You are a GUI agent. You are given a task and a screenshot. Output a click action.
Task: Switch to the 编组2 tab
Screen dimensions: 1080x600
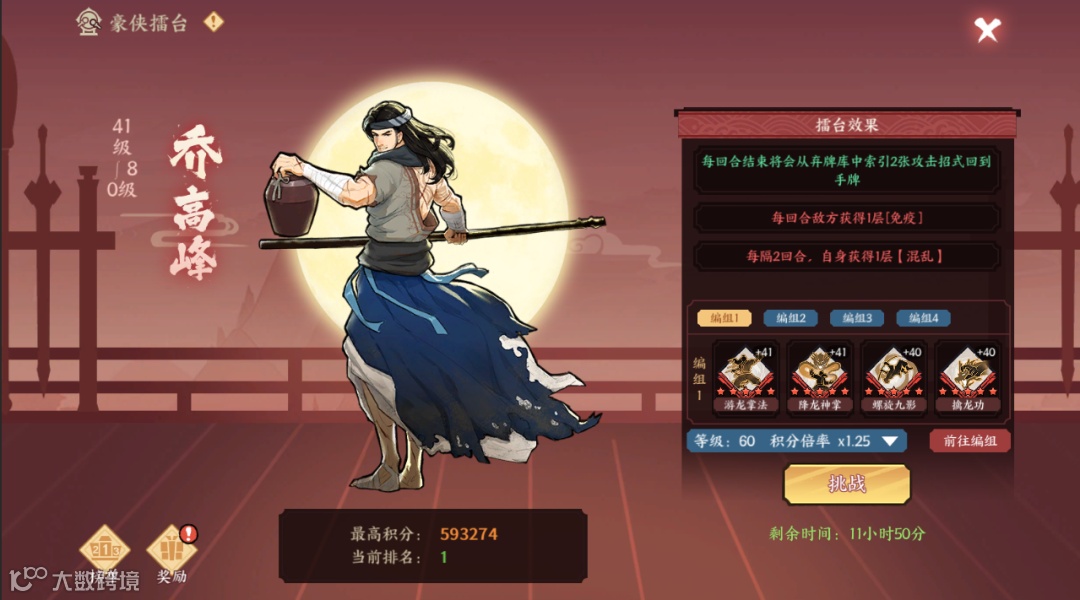790,318
